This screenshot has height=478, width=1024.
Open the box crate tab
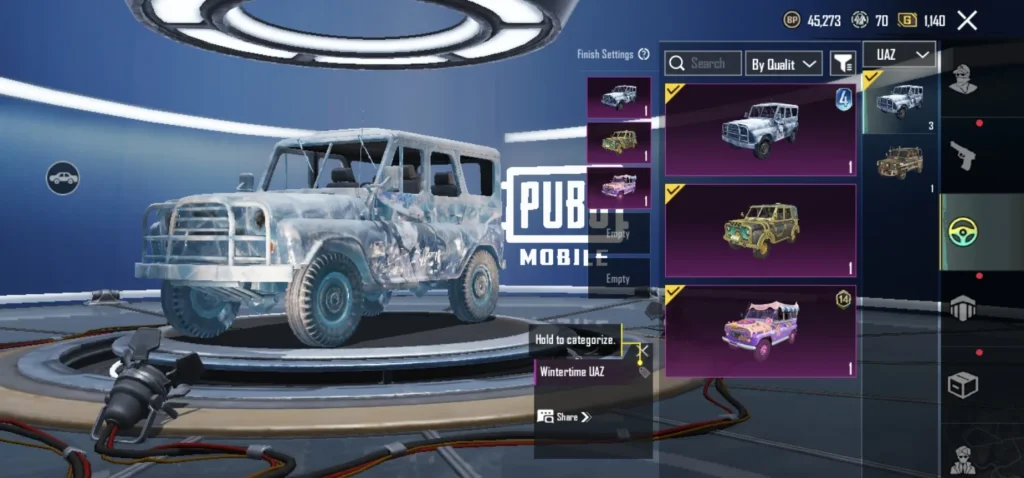coord(963,384)
